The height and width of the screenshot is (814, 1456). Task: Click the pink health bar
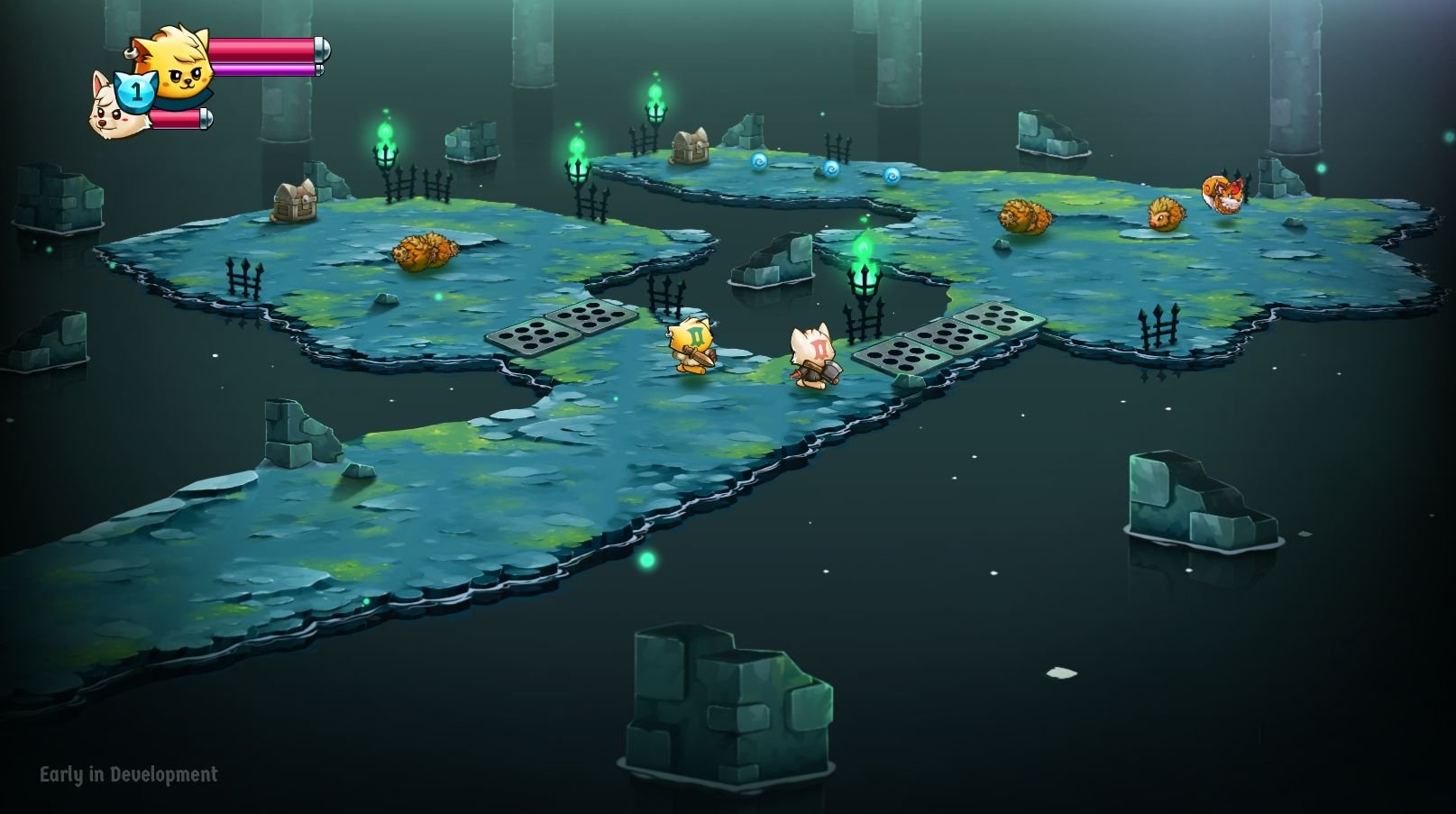tap(261, 51)
